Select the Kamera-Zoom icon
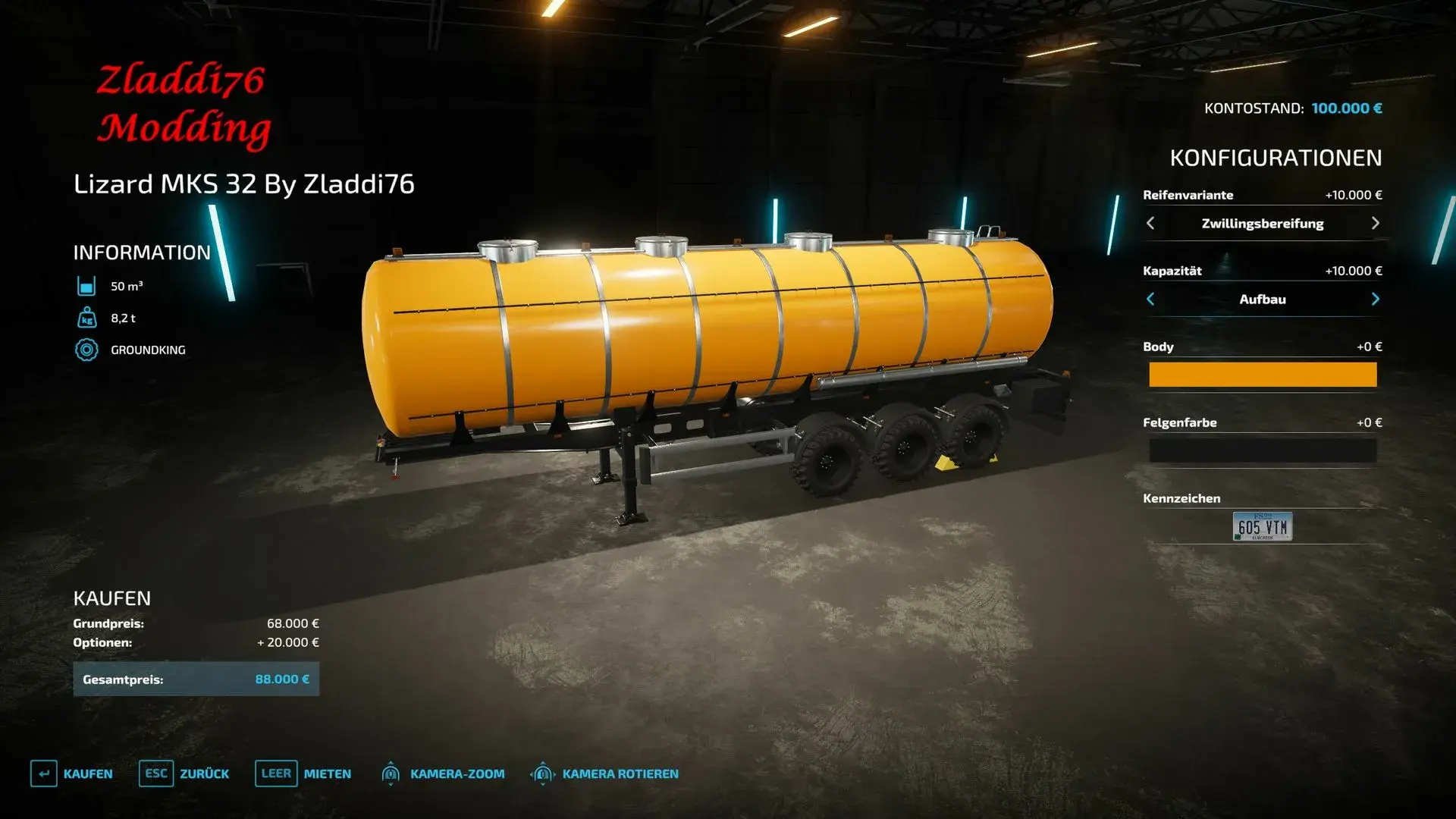This screenshot has width=1456, height=819. [391, 774]
